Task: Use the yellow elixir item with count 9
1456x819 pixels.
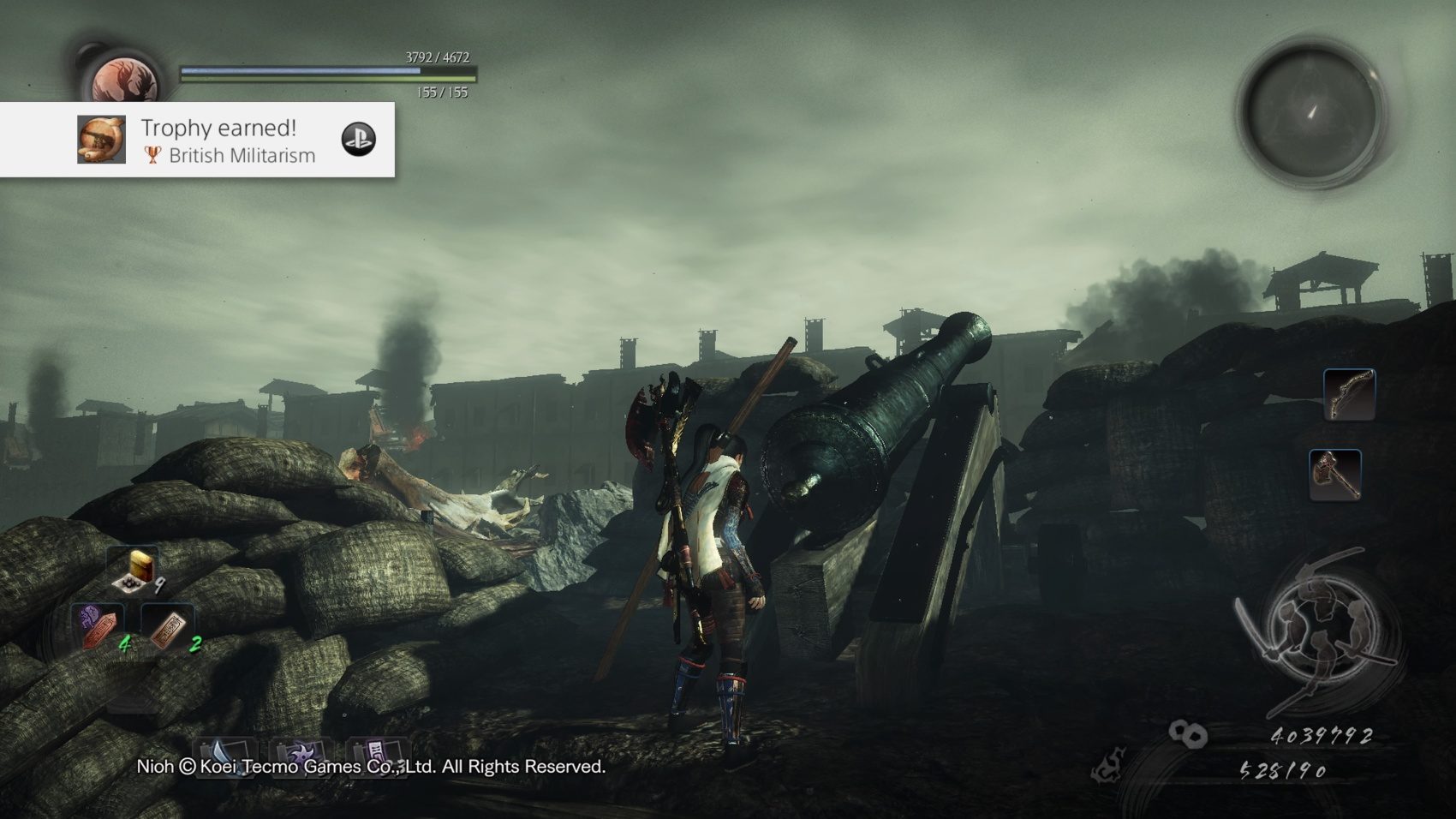Action: (136, 570)
